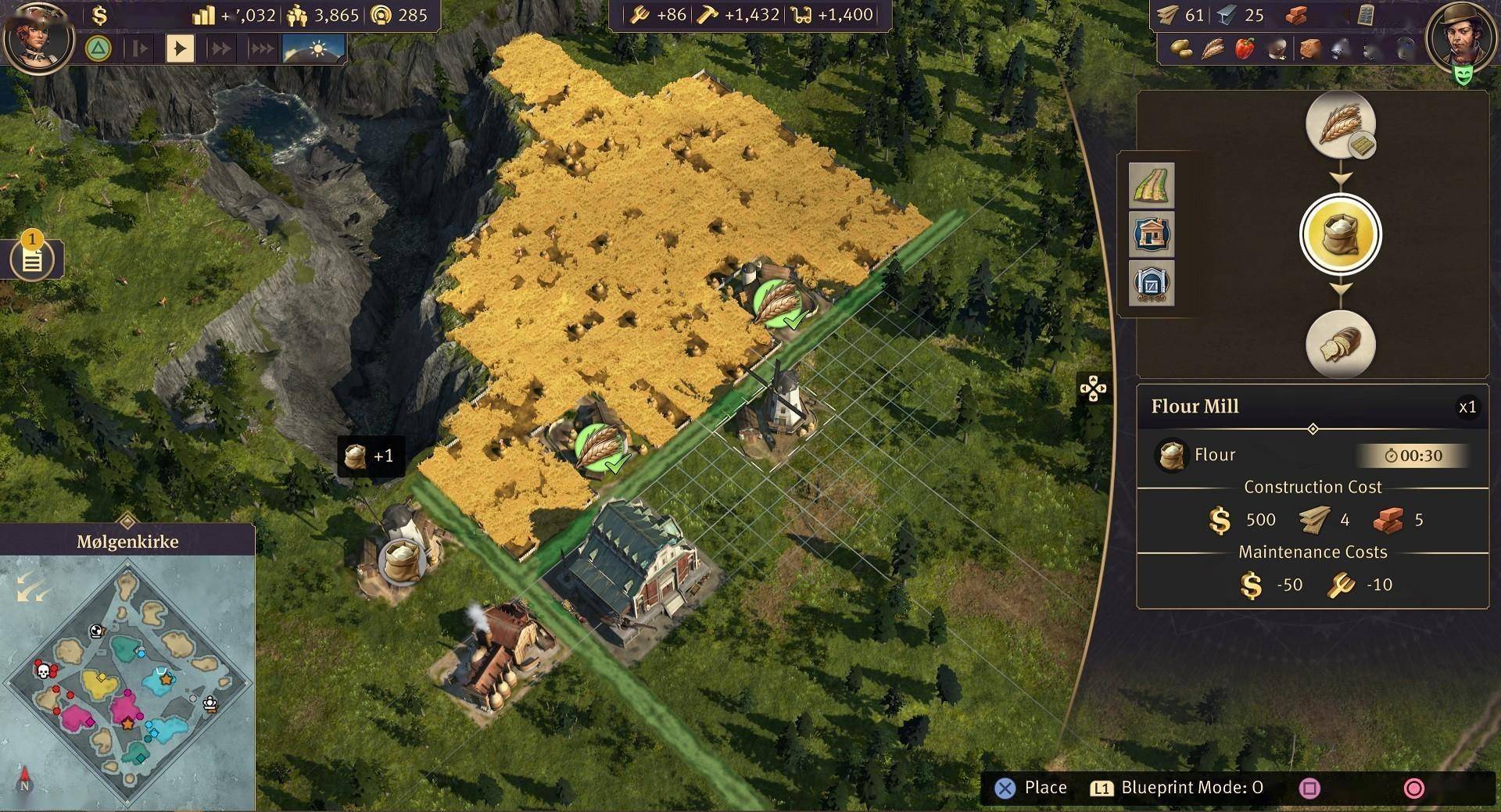Open the bowler-hat character portrait
The height and width of the screenshot is (812, 1501).
1458,35
